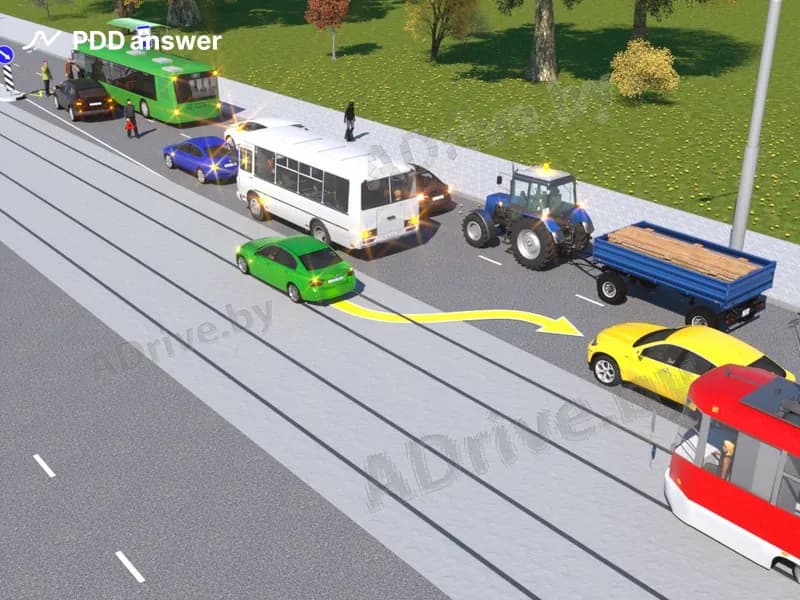Screen dimensions: 800x600
Task: Click the PDD answer logo
Action: pos(122,41)
